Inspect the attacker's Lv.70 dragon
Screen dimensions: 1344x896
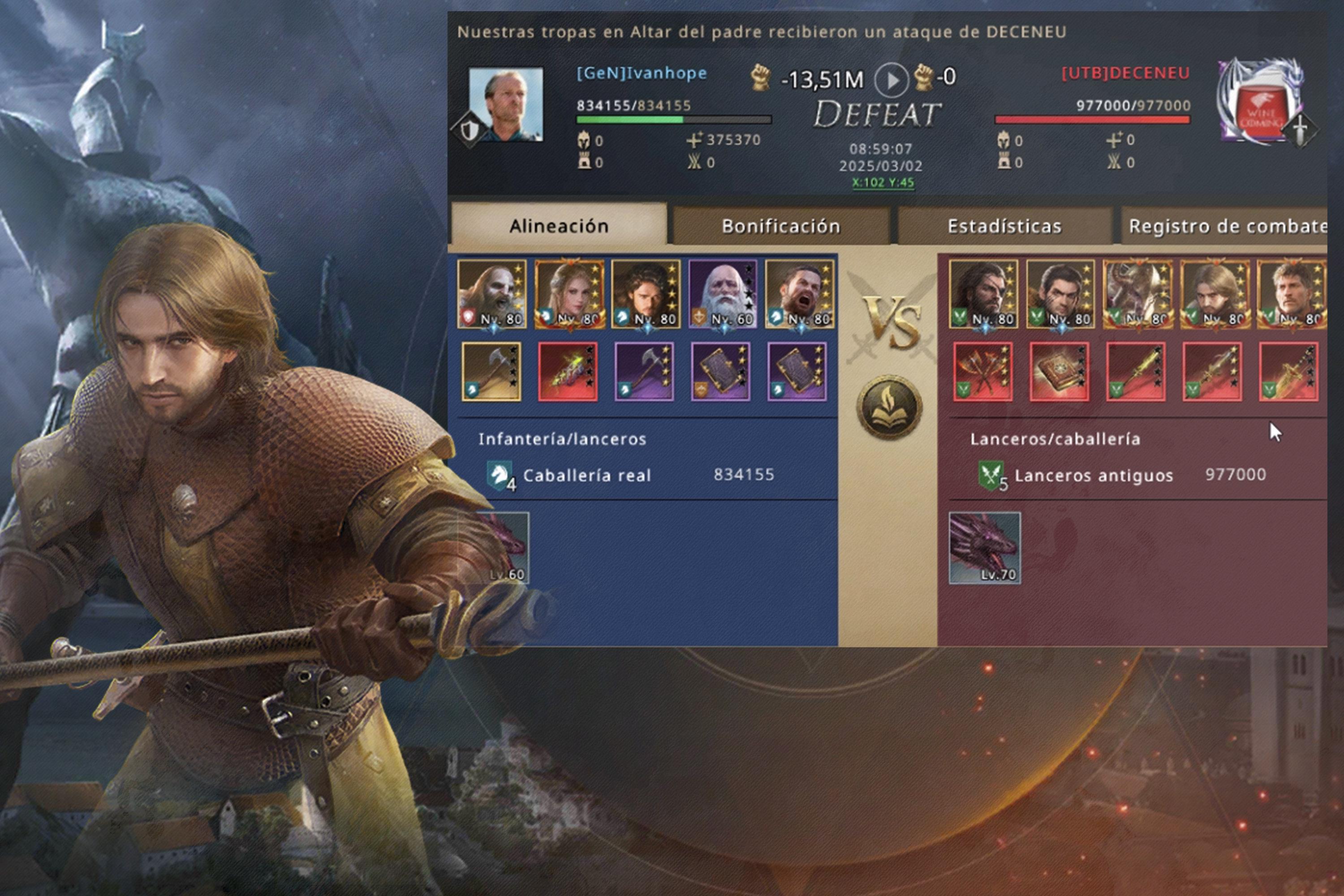pyautogui.click(x=984, y=547)
